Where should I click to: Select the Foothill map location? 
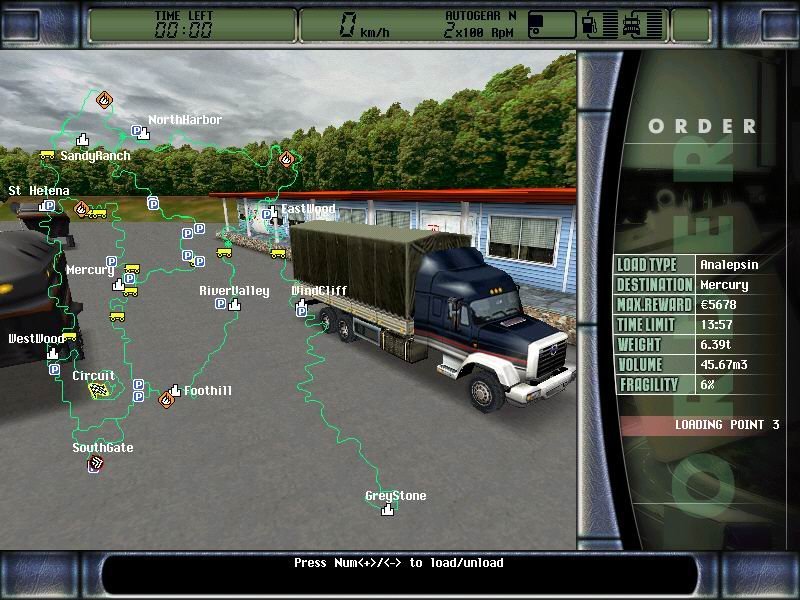point(176,391)
